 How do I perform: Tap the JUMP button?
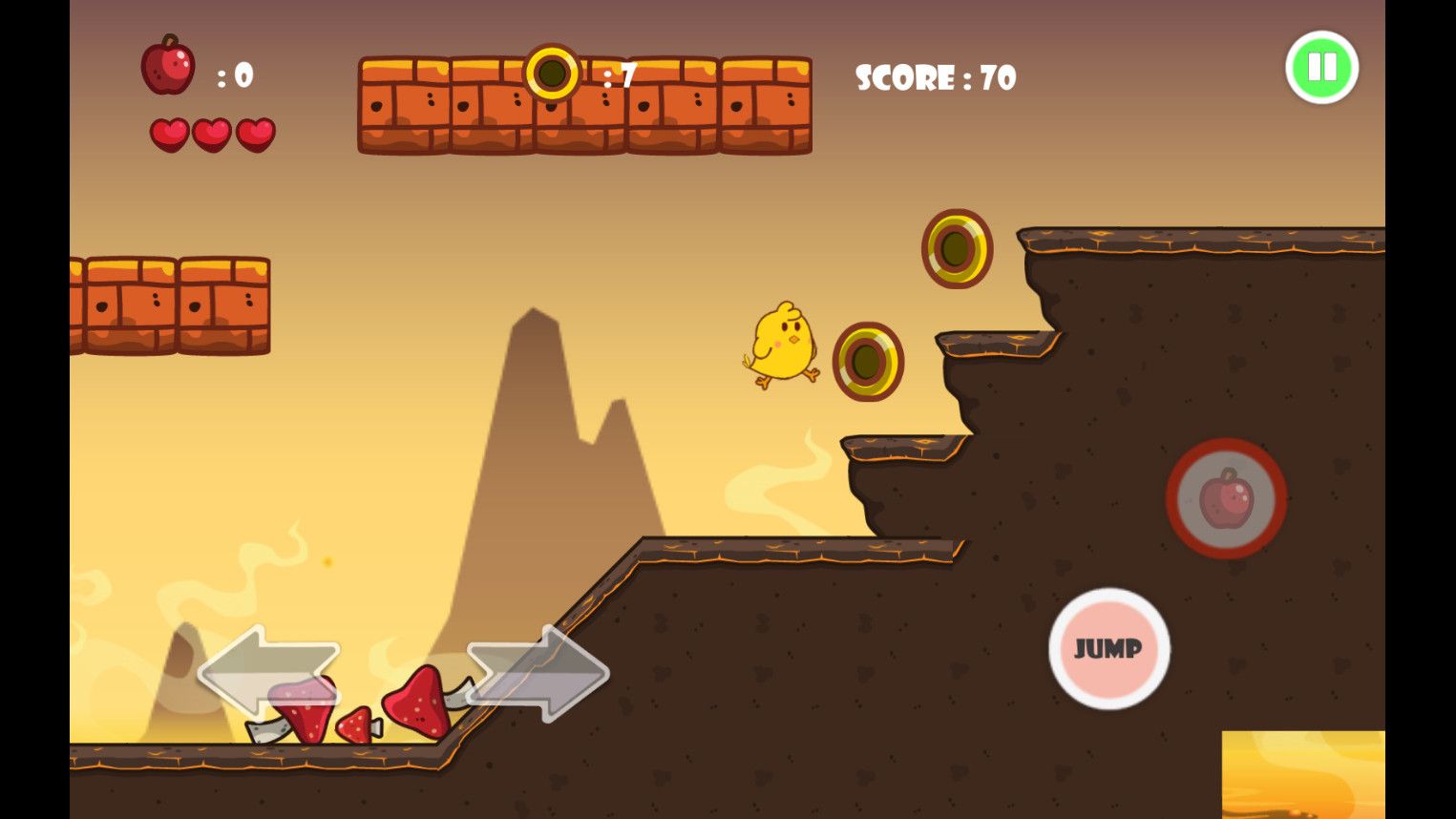click(x=1108, y=649)
